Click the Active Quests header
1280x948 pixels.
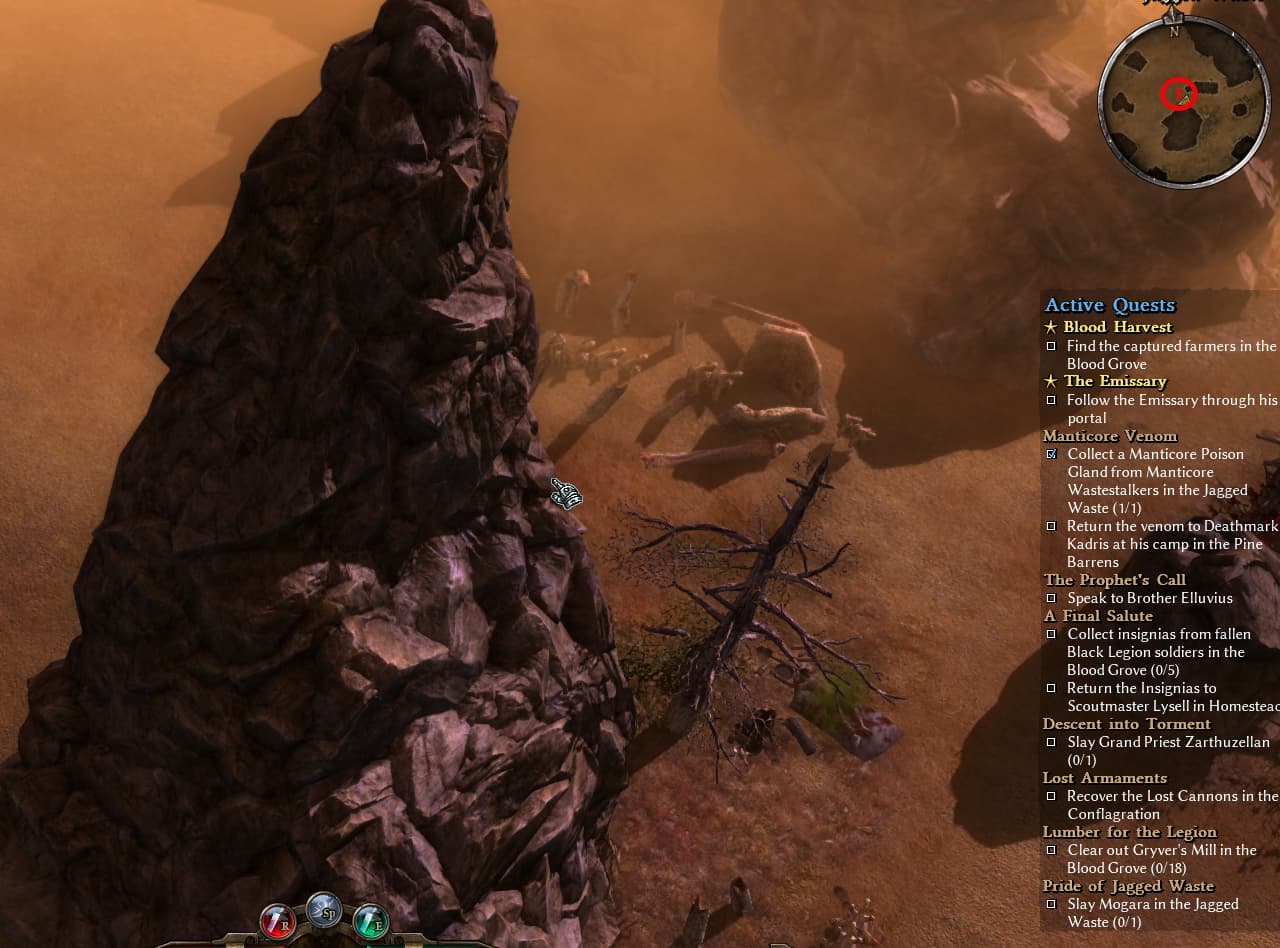click(x=1110, y=305)
